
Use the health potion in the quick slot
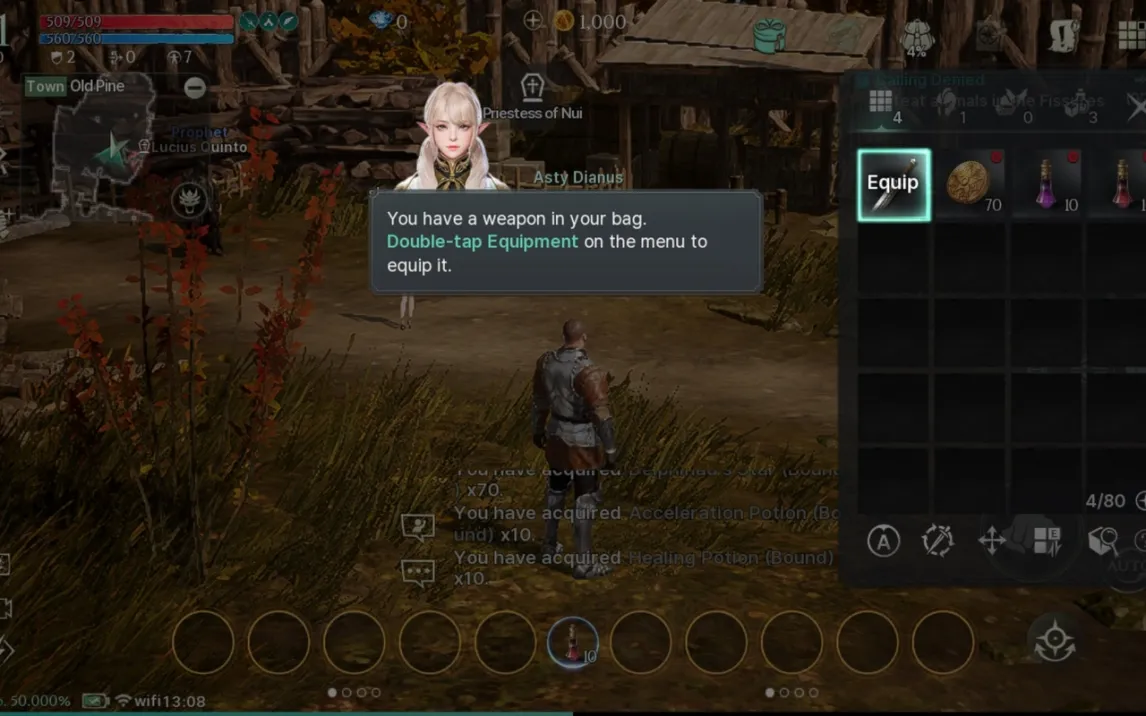click(x=573, y=642)
